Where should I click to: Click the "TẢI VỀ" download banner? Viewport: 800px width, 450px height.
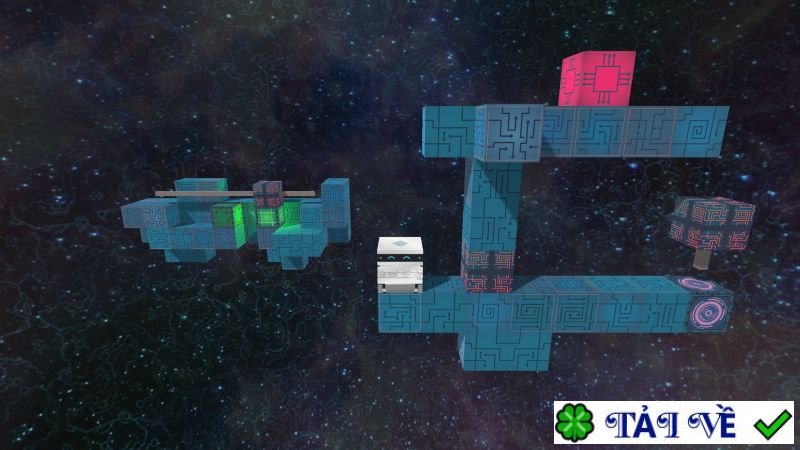(x=673, y=423)
